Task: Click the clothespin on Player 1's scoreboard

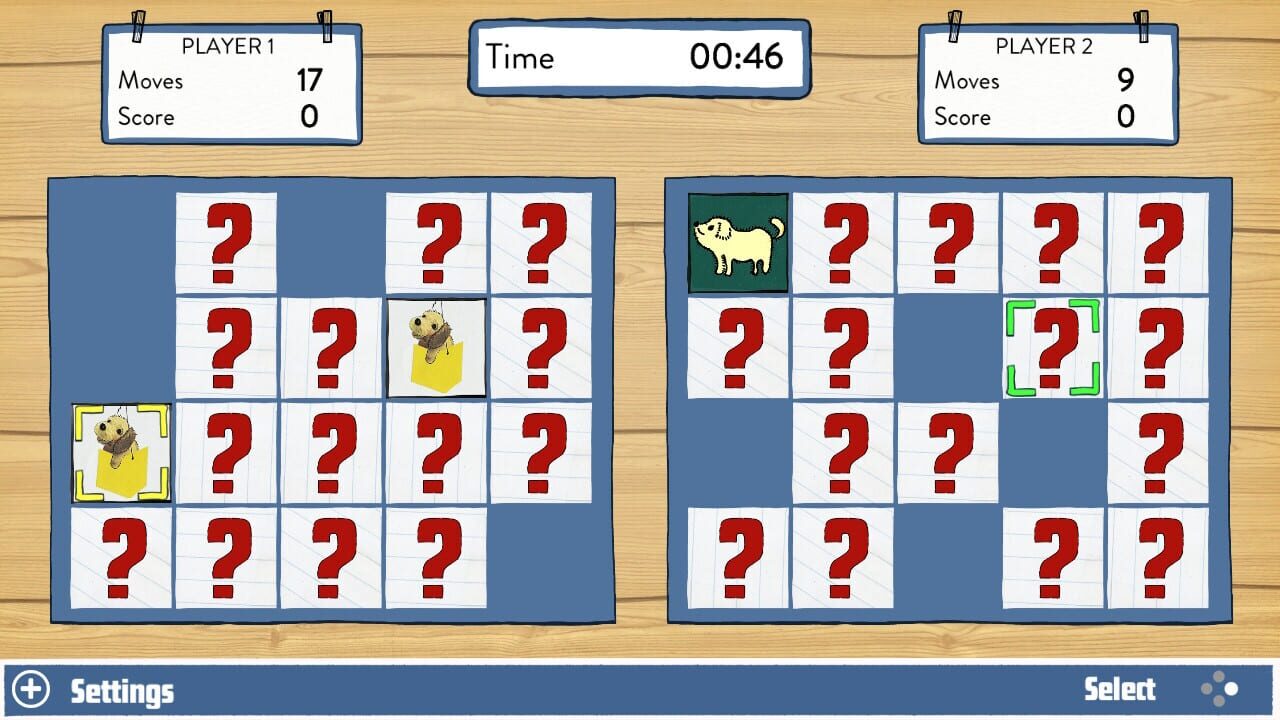Action: pos(139,25)
